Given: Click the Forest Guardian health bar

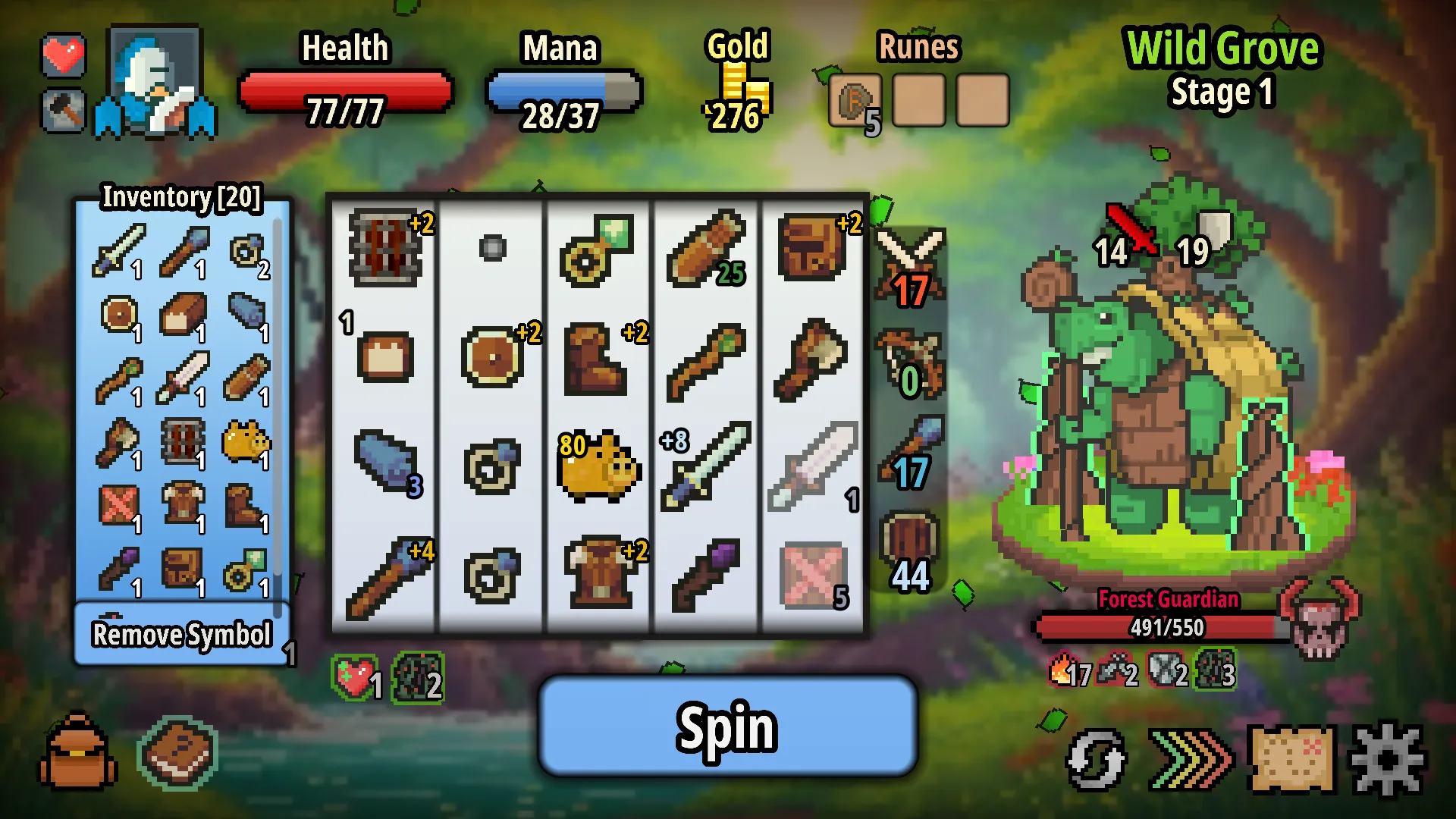Looking at the screenshot, I should [x=1168, y=628].
